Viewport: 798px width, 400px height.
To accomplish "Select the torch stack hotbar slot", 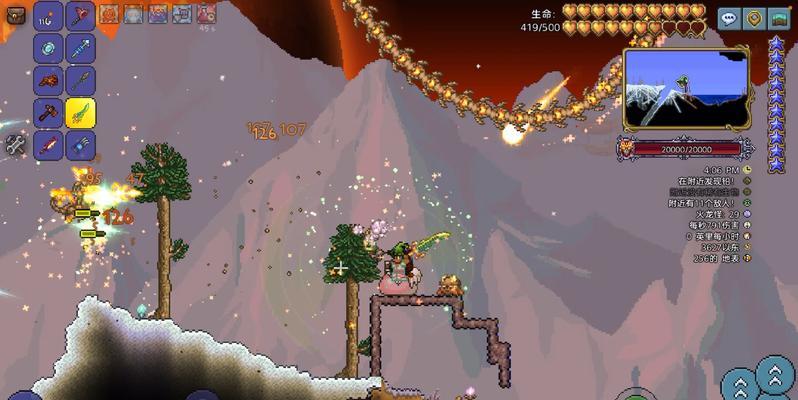I will (48, 16).
